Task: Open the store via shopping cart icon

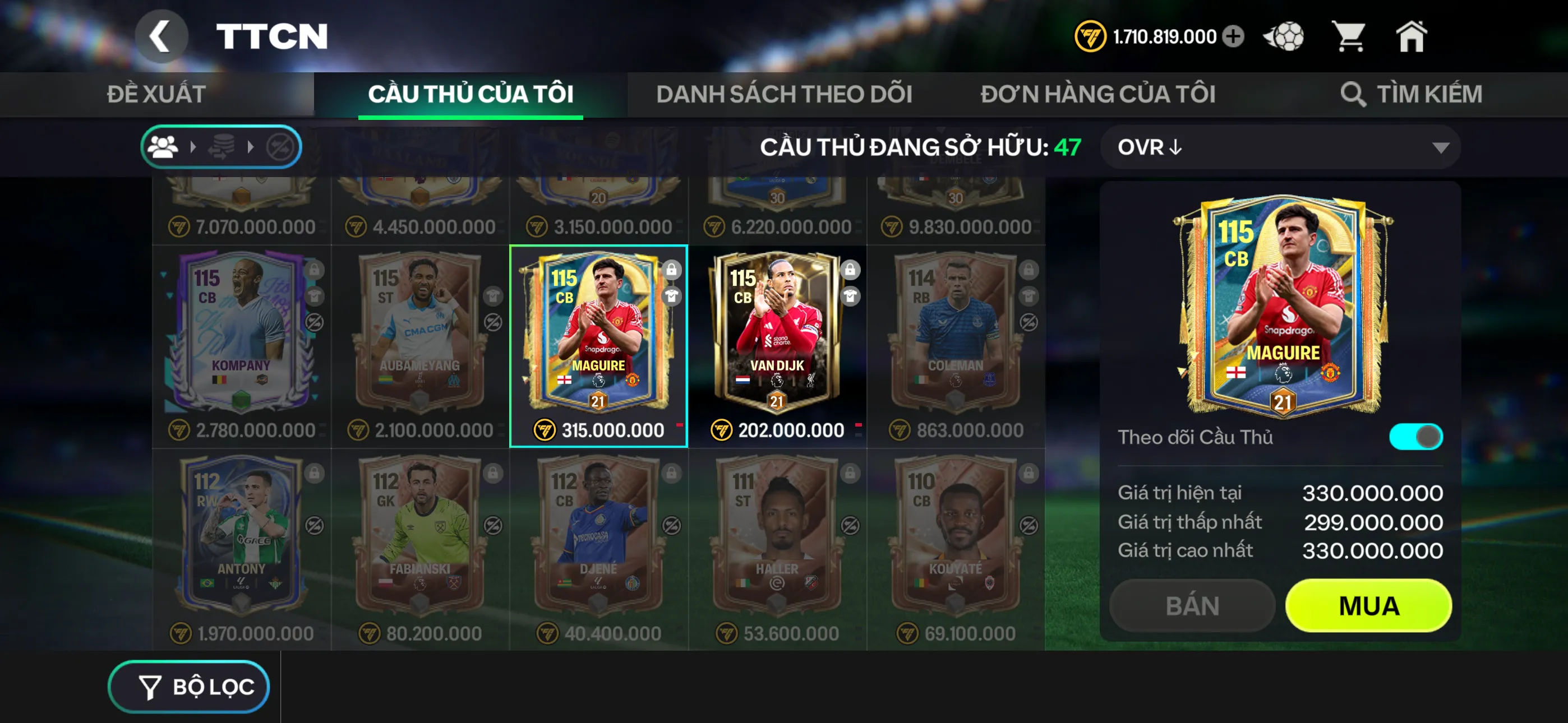Action: (1349, 36)
